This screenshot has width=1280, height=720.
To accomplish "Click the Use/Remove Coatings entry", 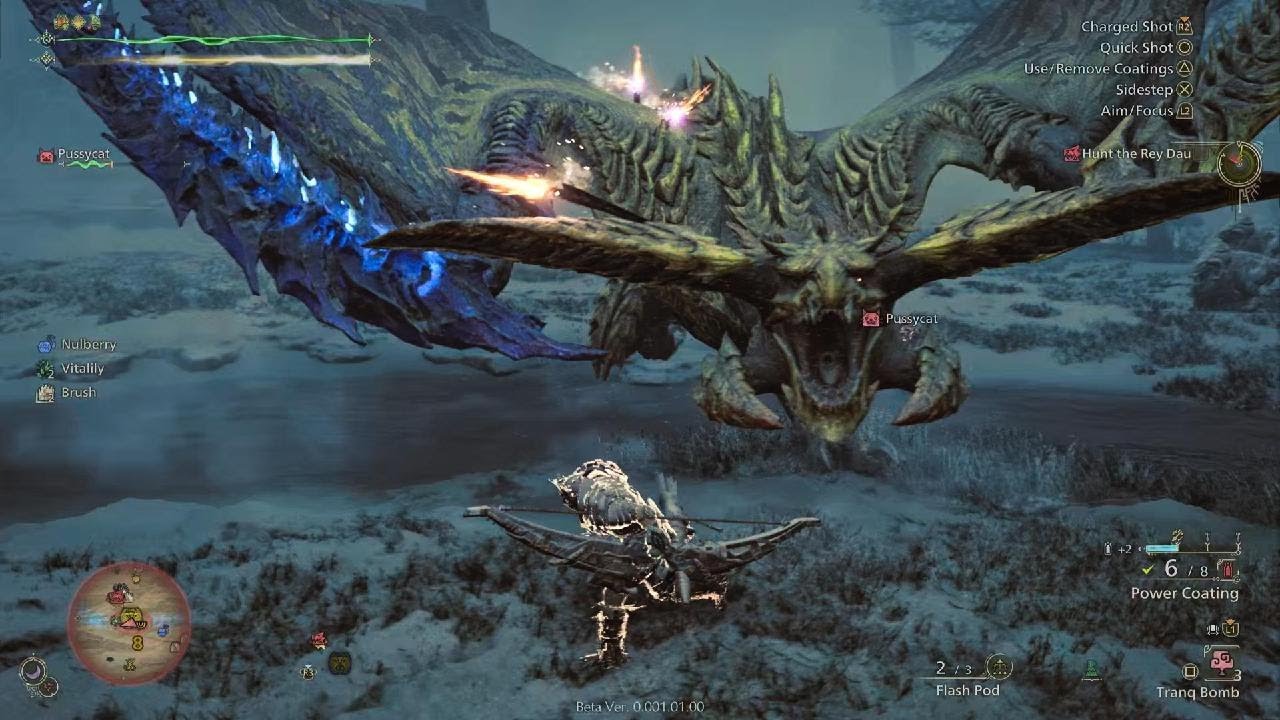I will tap(1098, 69).
